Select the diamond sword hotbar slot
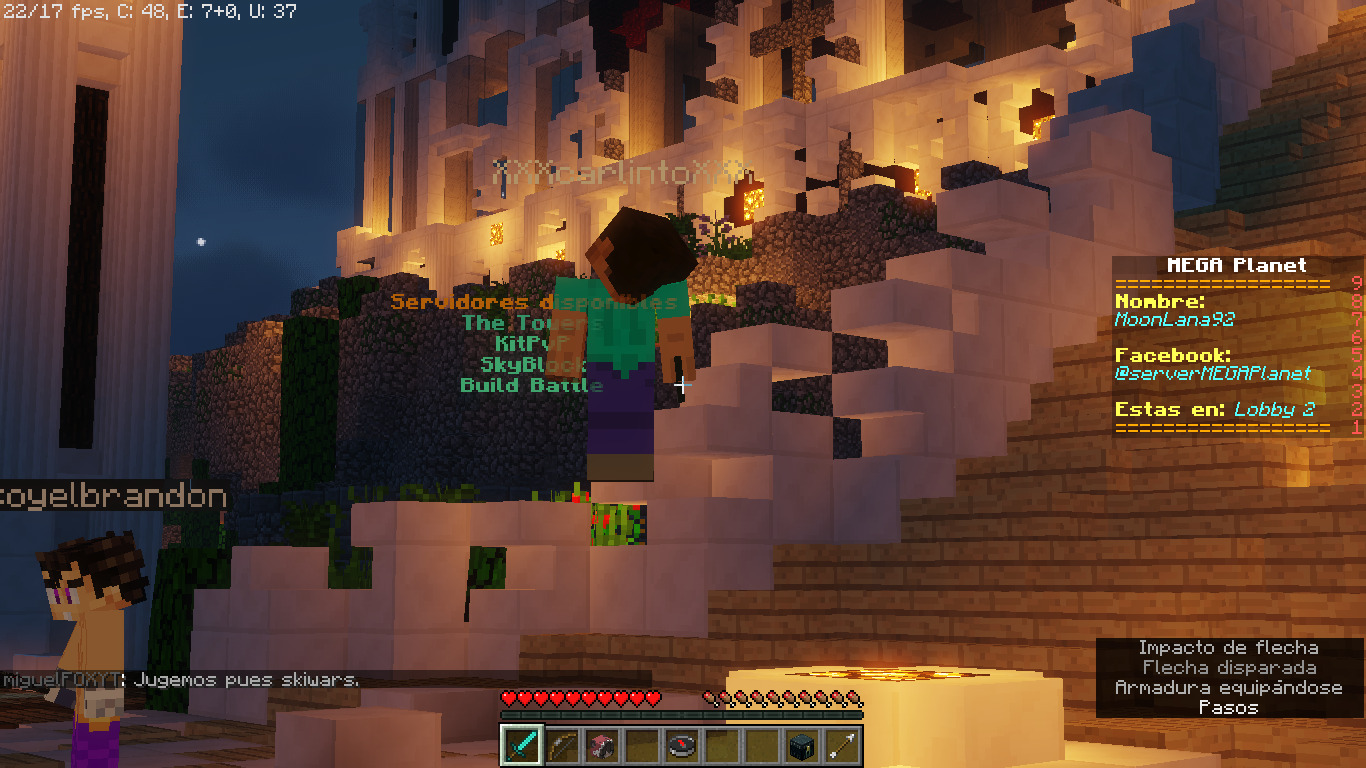 521,745
